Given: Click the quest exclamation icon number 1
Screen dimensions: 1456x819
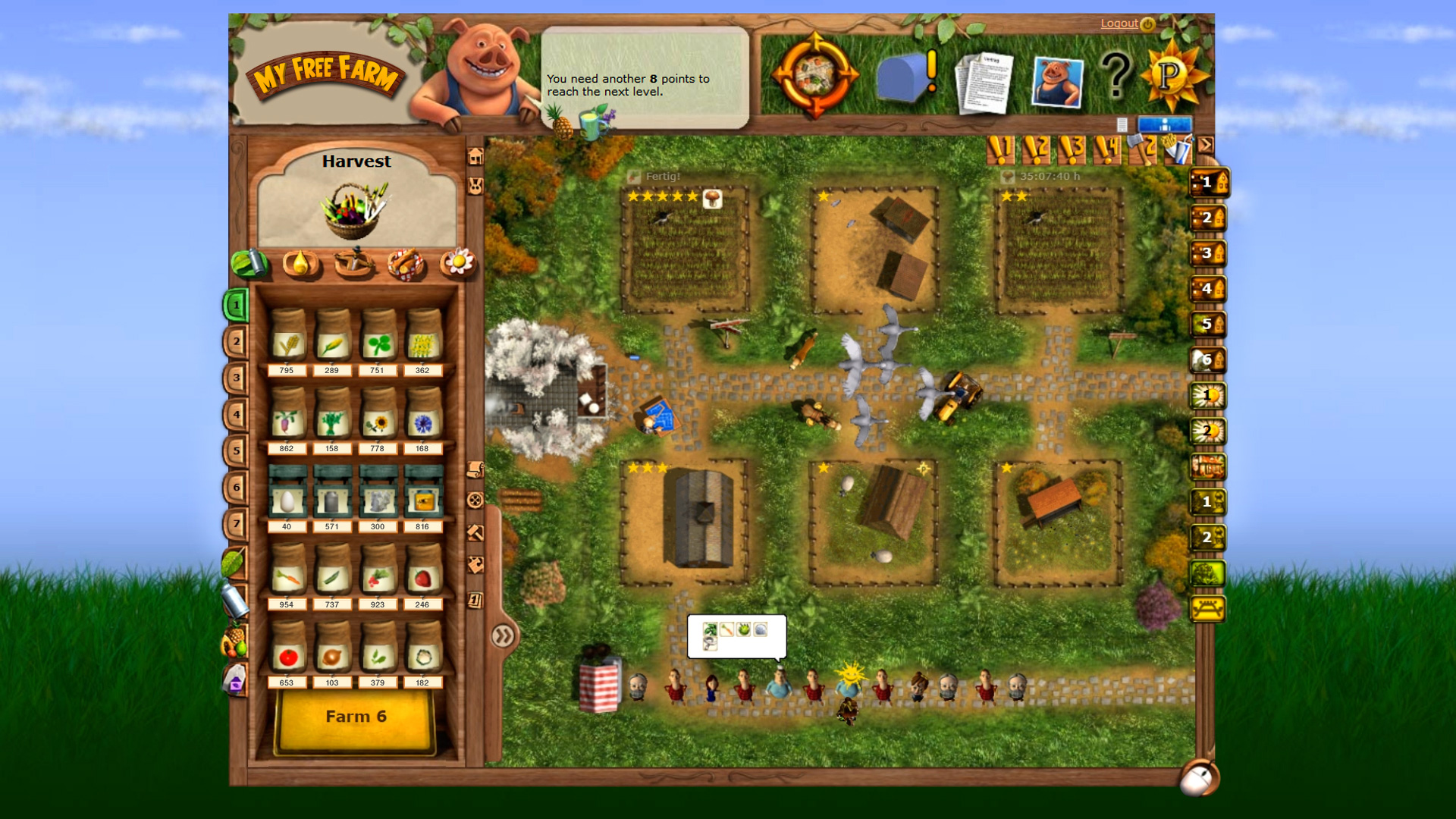Looking at the screenshot, I should pos(1001,149).
